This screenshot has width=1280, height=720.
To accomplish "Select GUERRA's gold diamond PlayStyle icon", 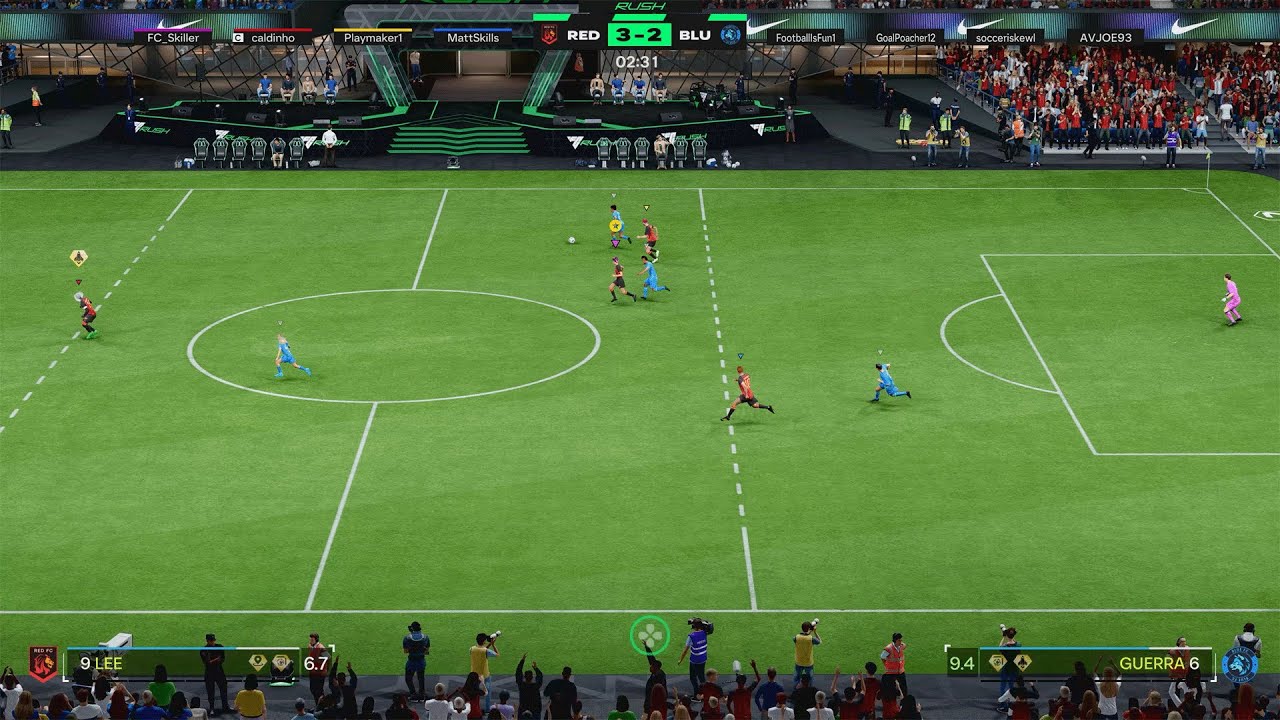I will (x=997, y=662).
